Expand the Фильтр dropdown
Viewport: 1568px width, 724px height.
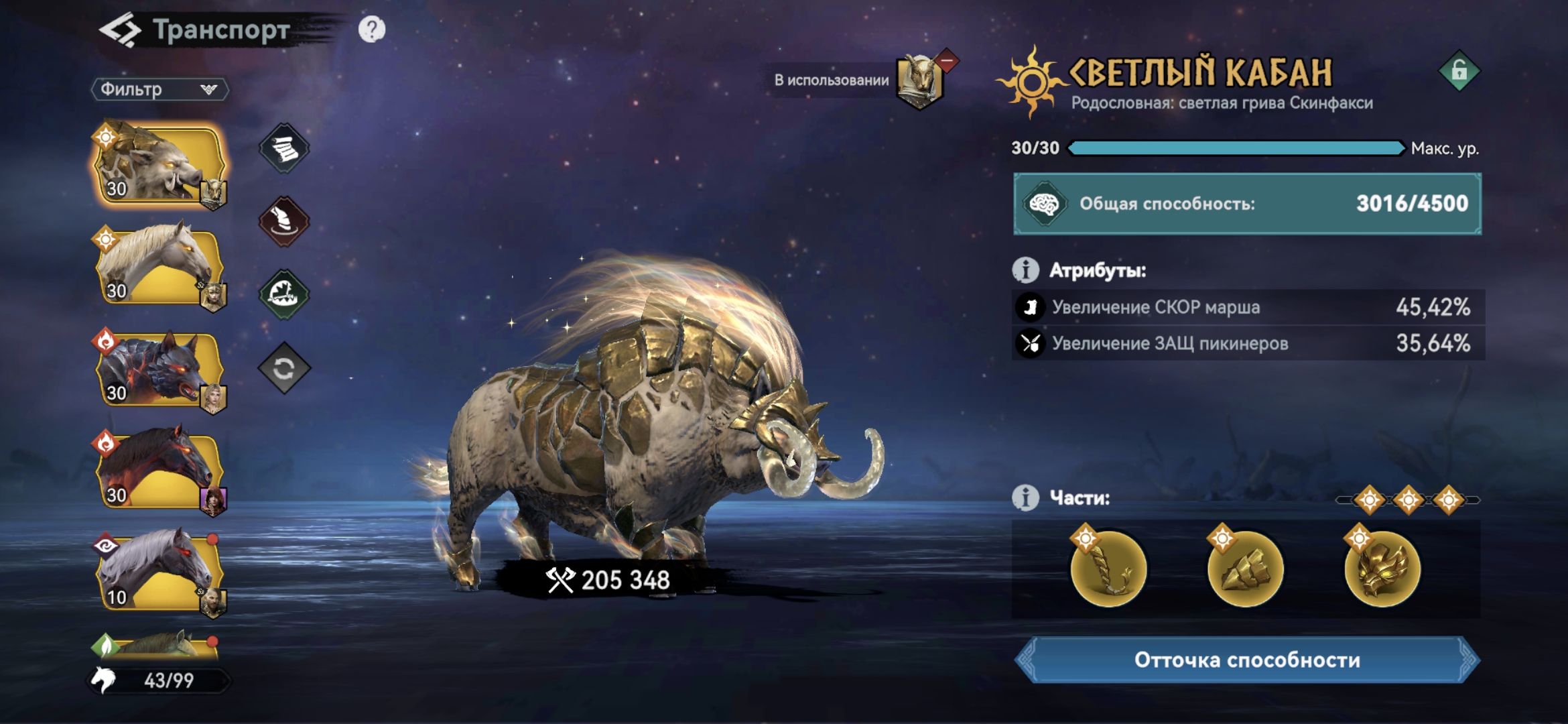pyautogui.click(x=159, y=89)
